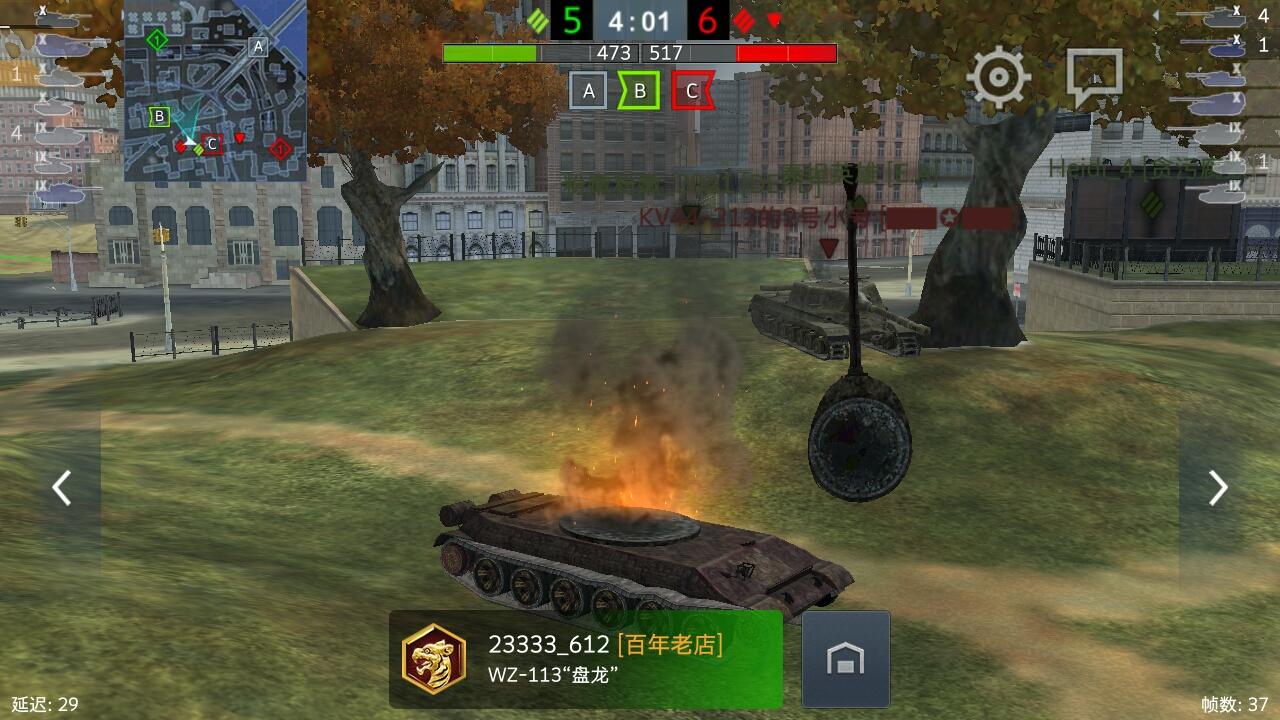This screenshot has width=1280, height=720.
Task: Open the chat bubble icon
Action: (x=1096, y=71)
